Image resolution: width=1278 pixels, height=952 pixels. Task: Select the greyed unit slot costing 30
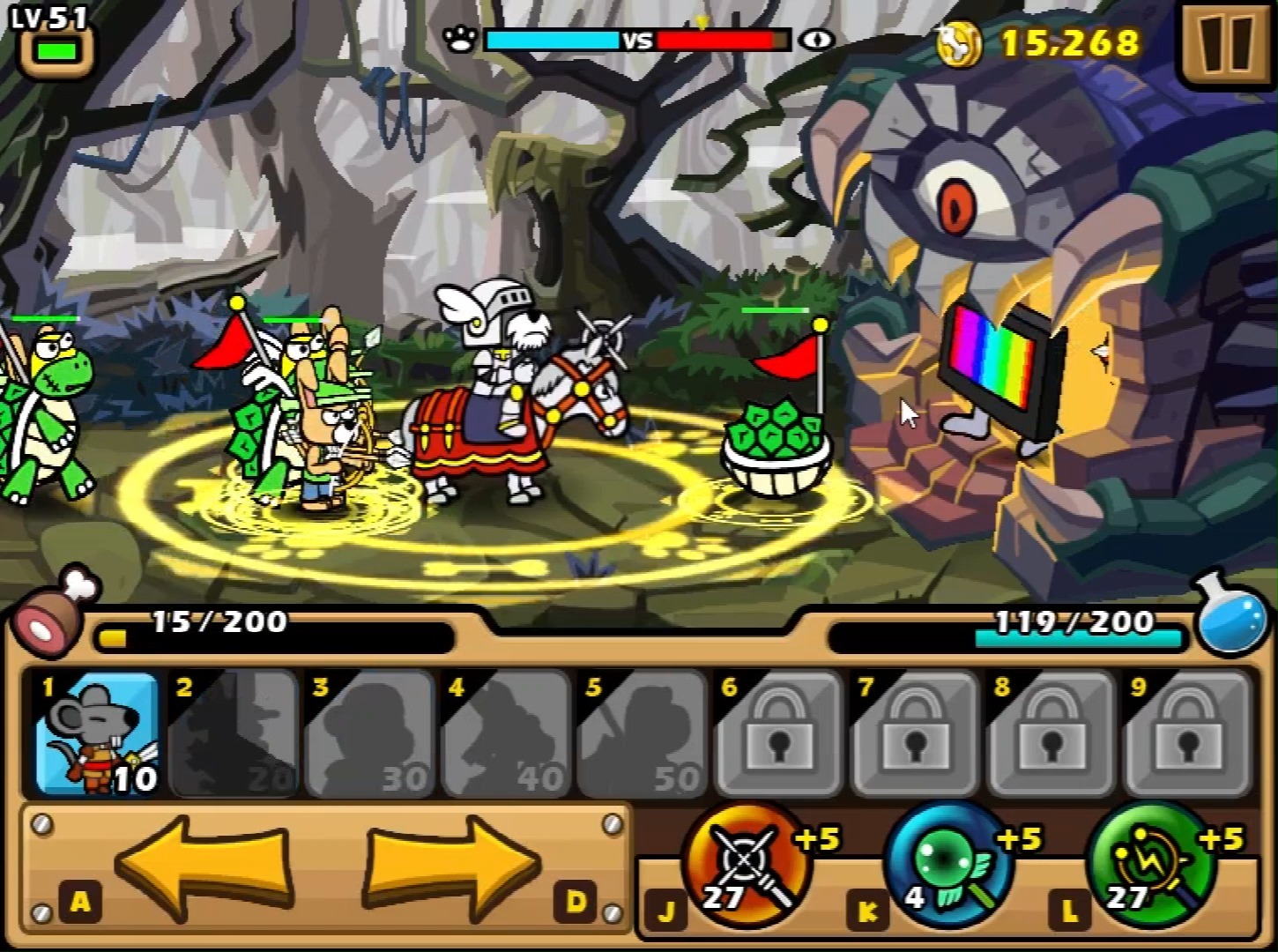[369, 733]
